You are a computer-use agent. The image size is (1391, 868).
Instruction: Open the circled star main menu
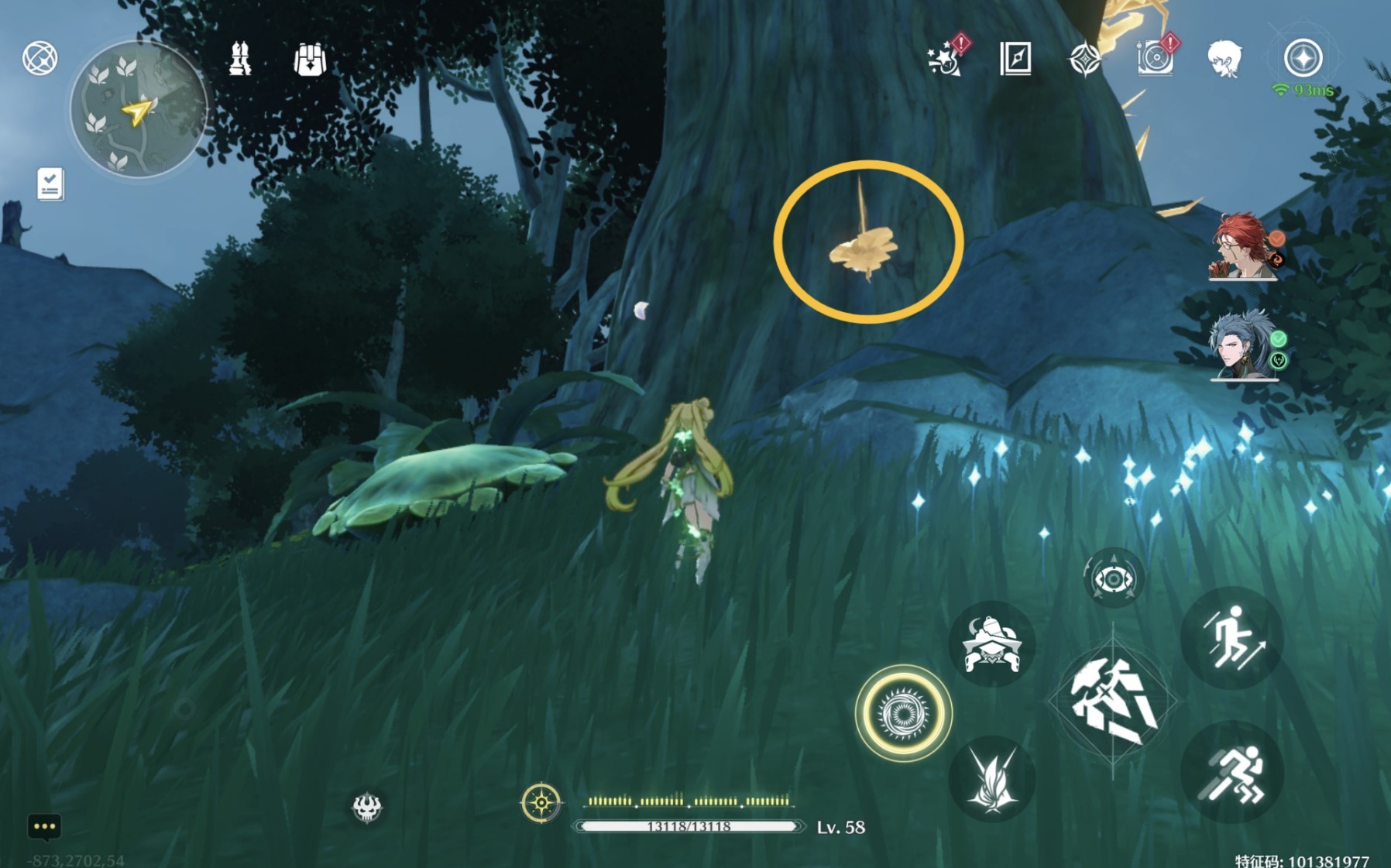(x=1303, y=59)
